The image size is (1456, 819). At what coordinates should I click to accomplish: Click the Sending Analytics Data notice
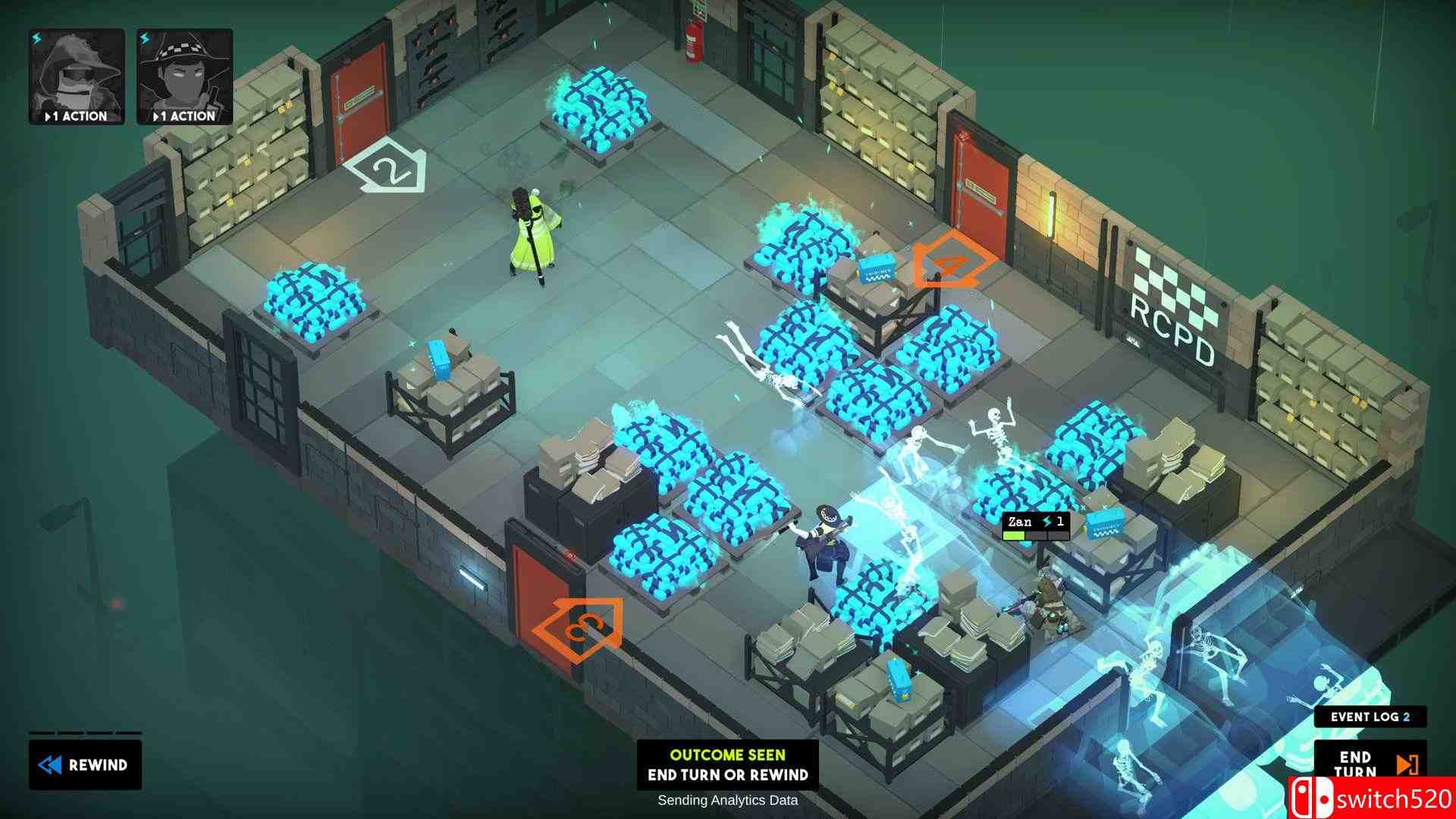tap(728, 800)
